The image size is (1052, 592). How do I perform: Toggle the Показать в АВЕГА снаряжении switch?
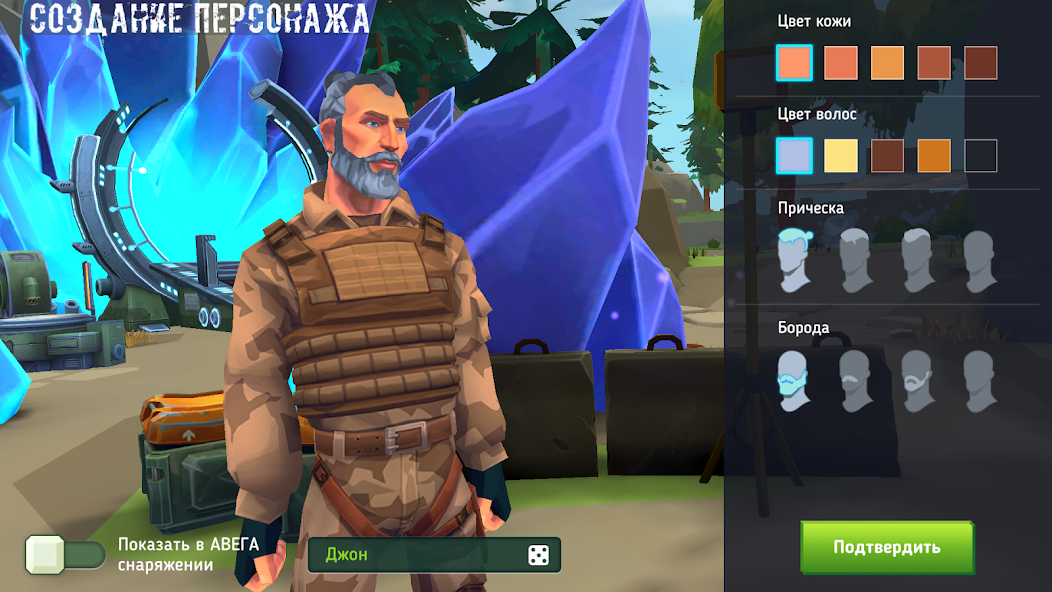click(x=66, y=555)
